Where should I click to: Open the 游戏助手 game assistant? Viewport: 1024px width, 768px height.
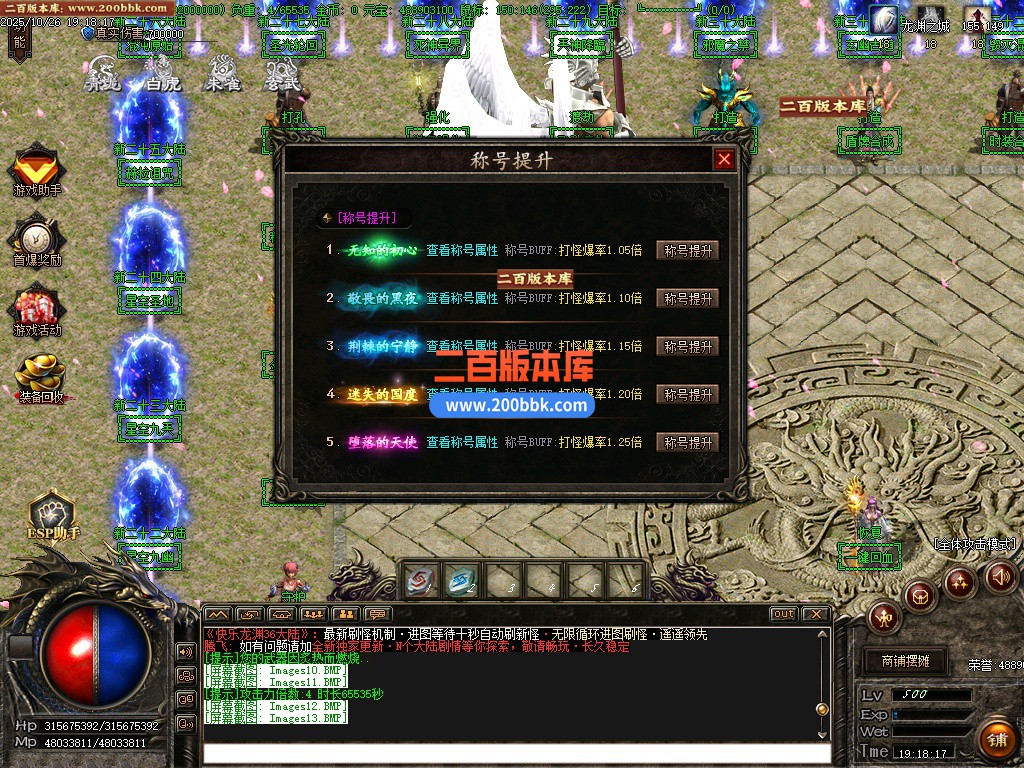(37, 168)
